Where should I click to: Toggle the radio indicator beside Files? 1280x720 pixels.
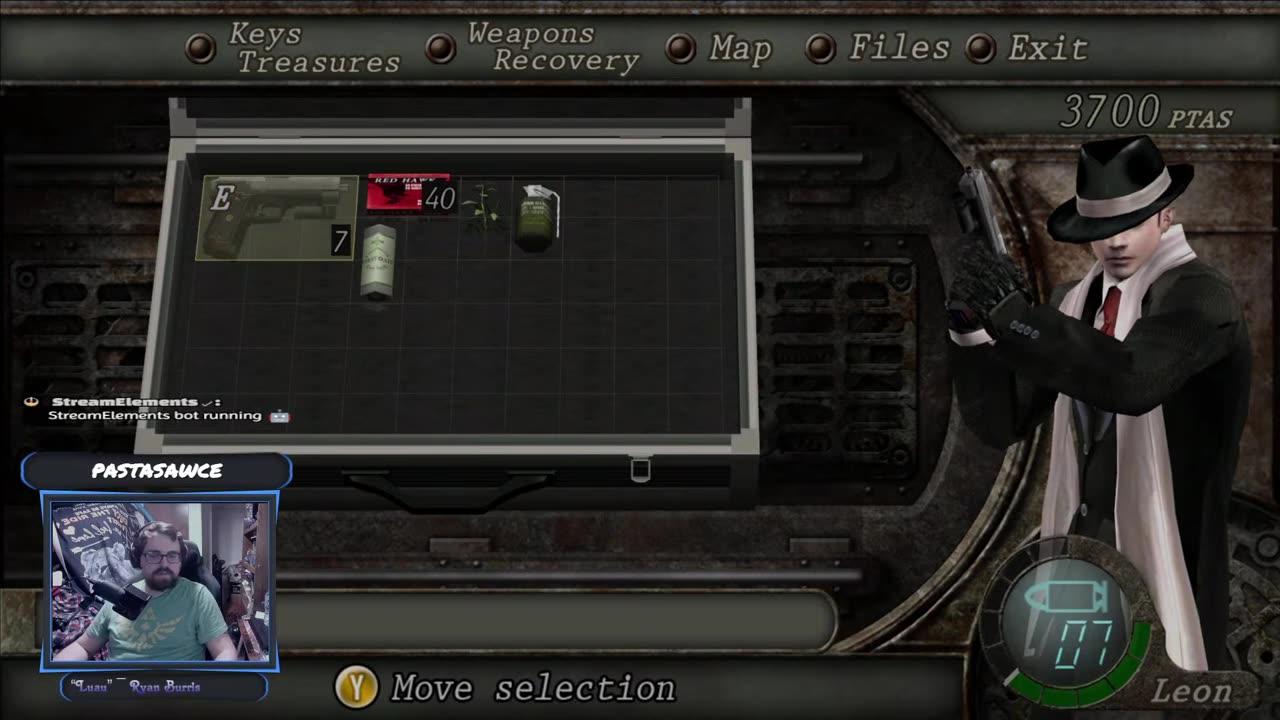[x=821, y=46]
